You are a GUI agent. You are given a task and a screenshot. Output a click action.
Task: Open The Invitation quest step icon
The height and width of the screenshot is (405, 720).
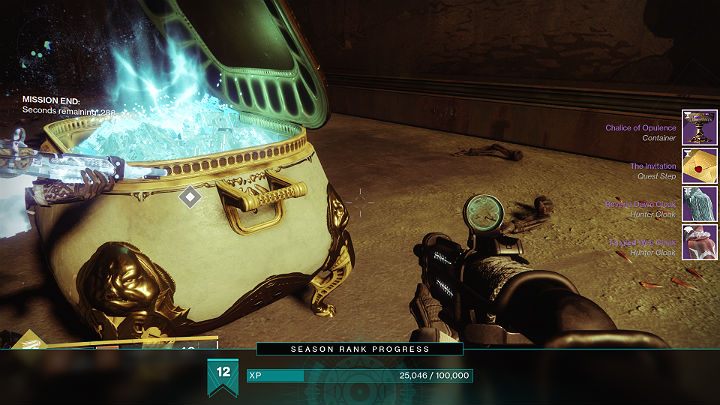[x=699, y=166]
